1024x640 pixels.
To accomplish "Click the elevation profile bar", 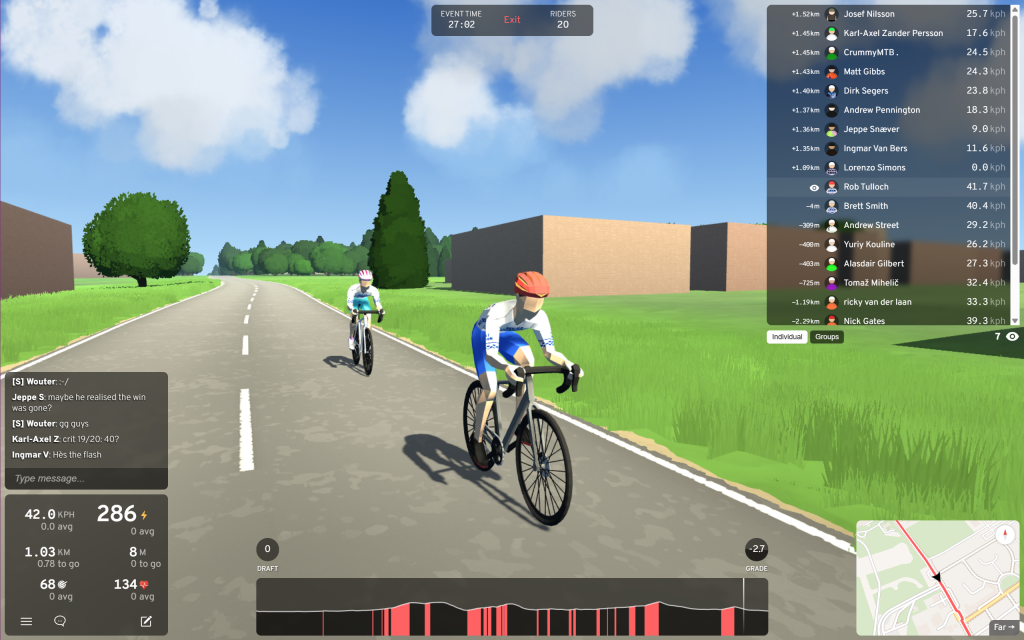I will pyautogui.click(x=512, y=607).
